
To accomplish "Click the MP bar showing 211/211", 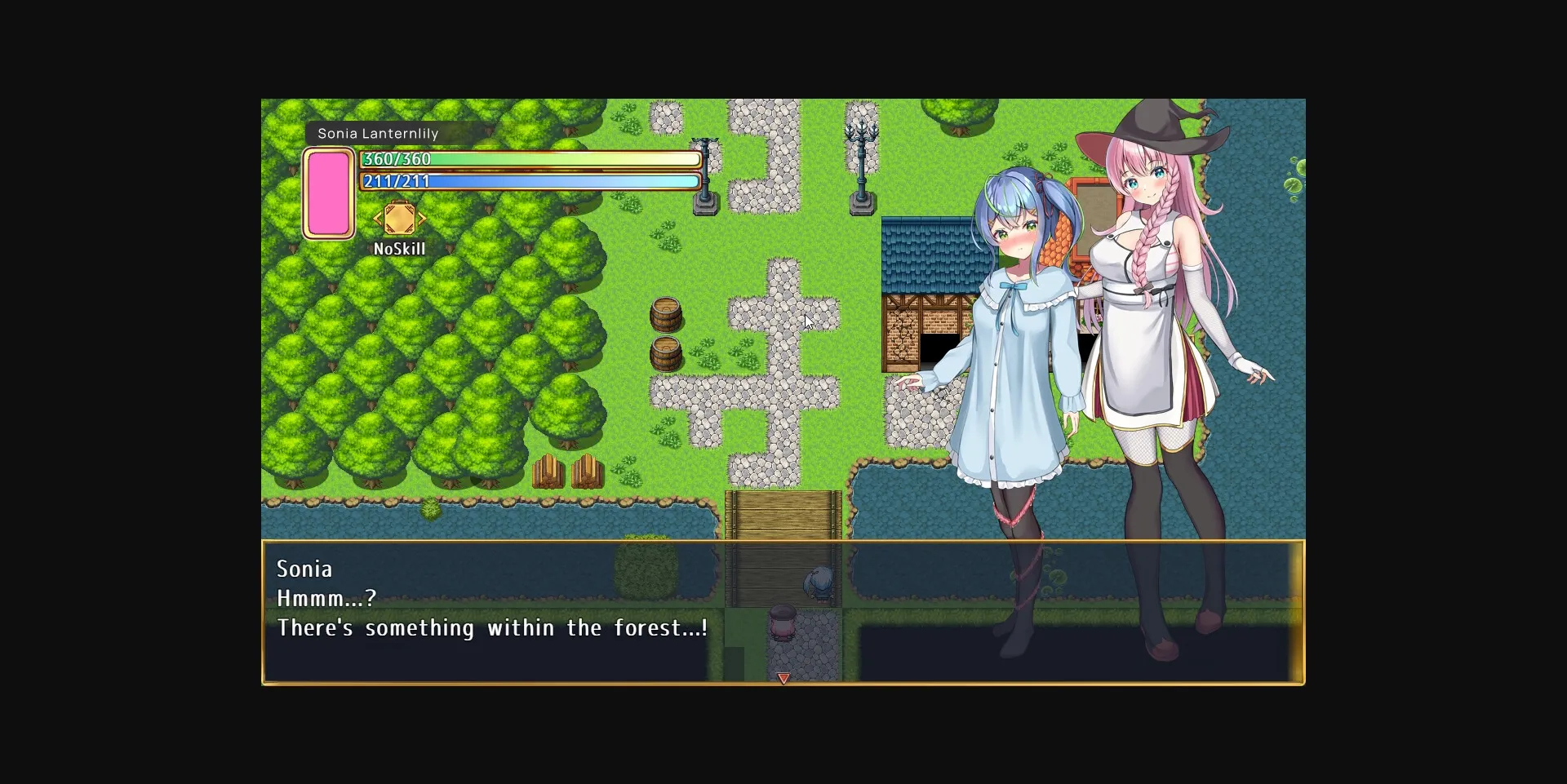I will pyautogui.click(x=529, y=182).
